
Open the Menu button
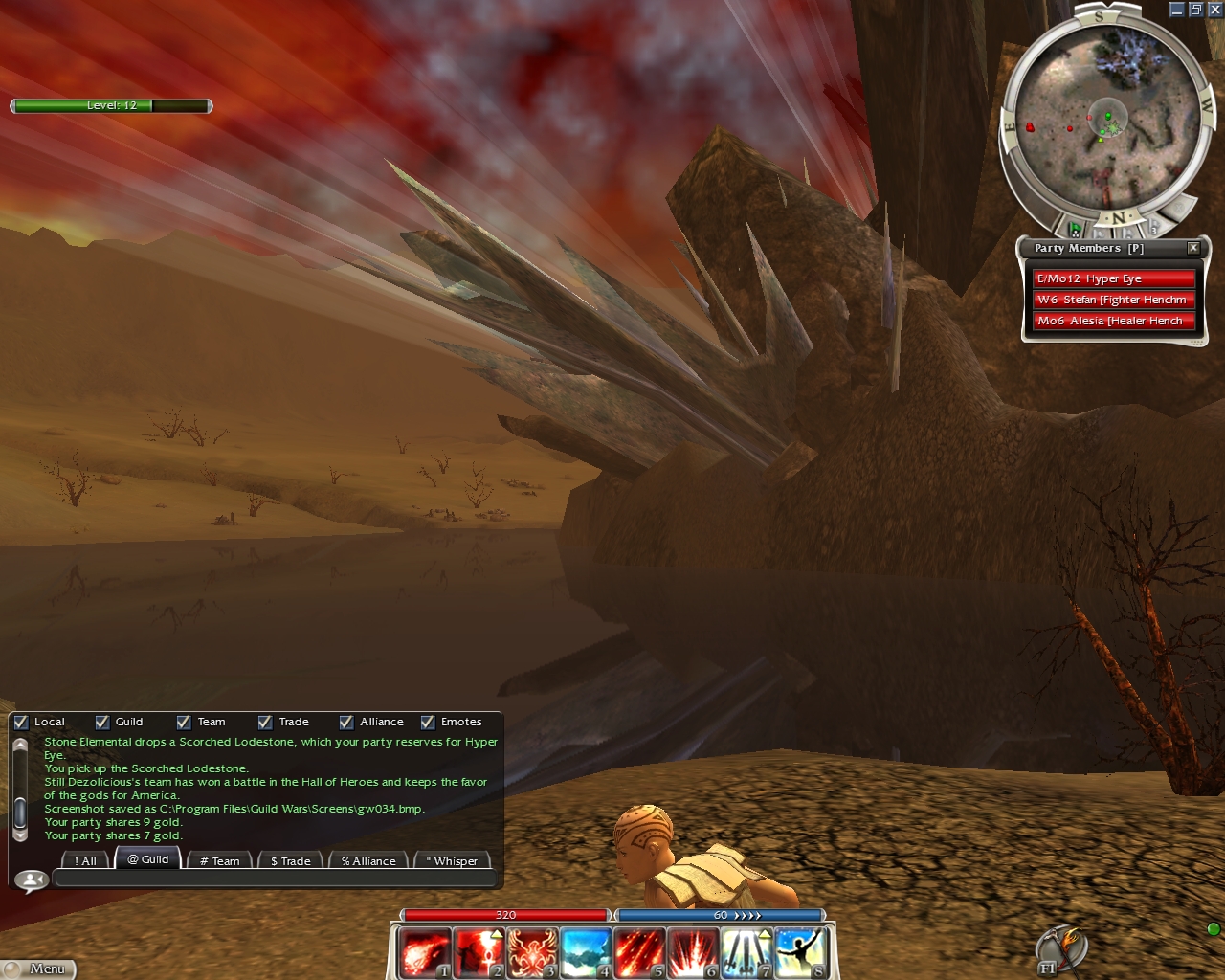pos(38,969)
